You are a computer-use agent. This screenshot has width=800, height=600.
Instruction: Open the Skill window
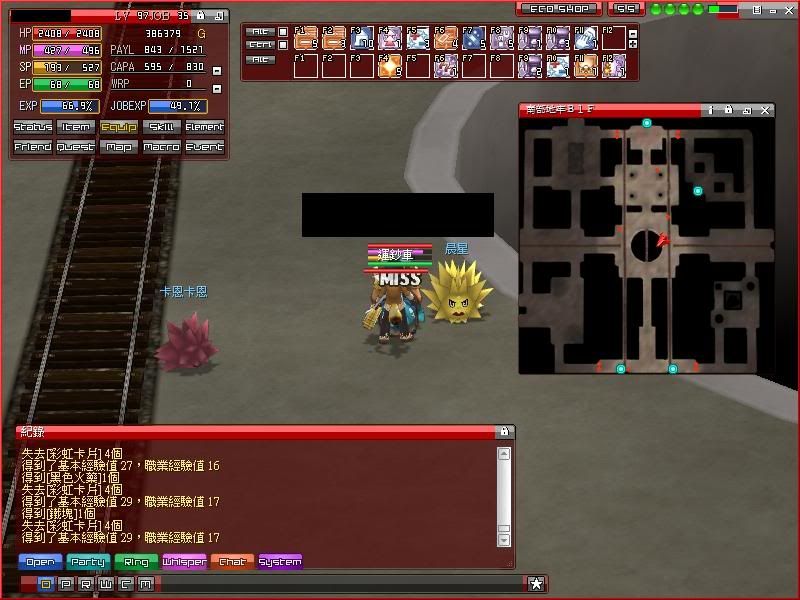(162, 127)
